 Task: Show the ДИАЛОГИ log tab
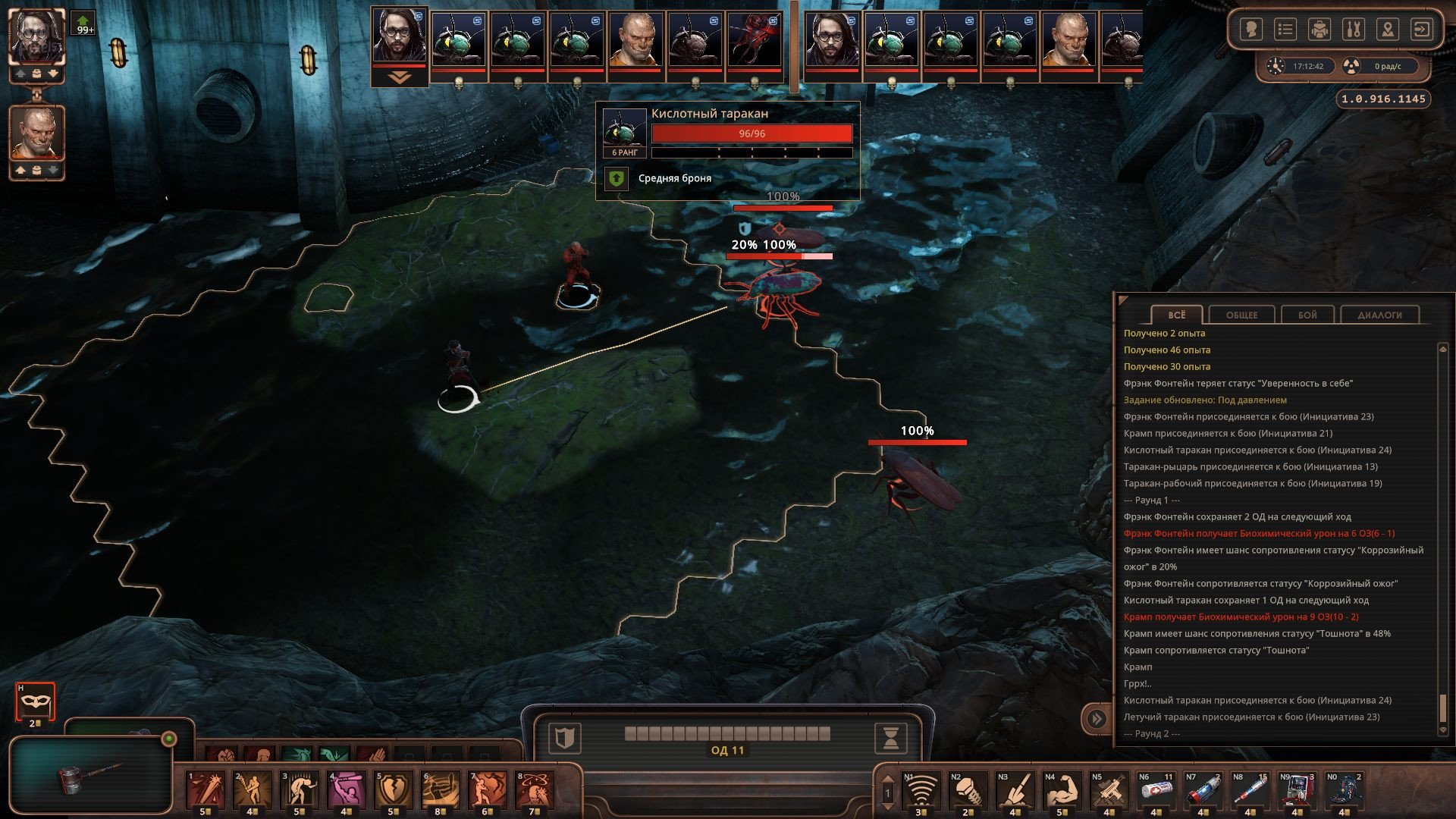[1379, 315]
